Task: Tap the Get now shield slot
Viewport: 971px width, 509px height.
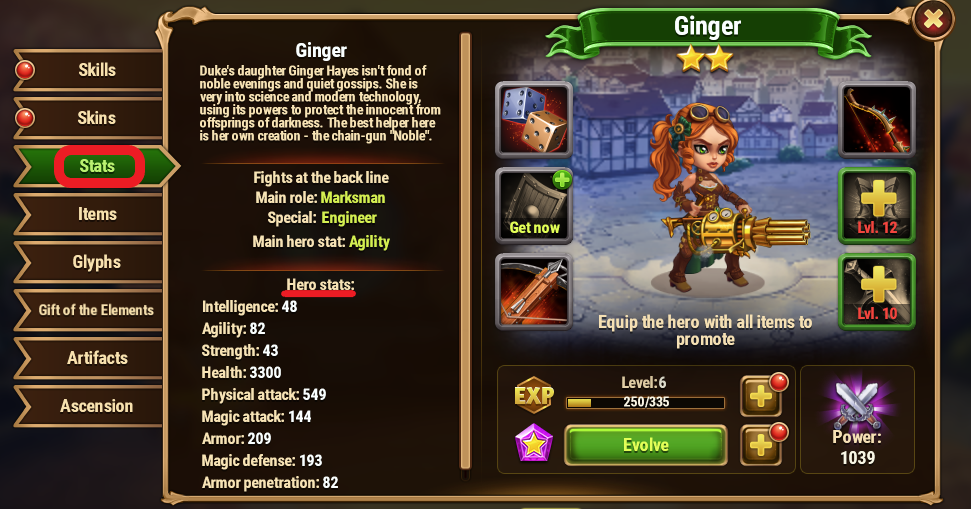Action: [534, 206]
